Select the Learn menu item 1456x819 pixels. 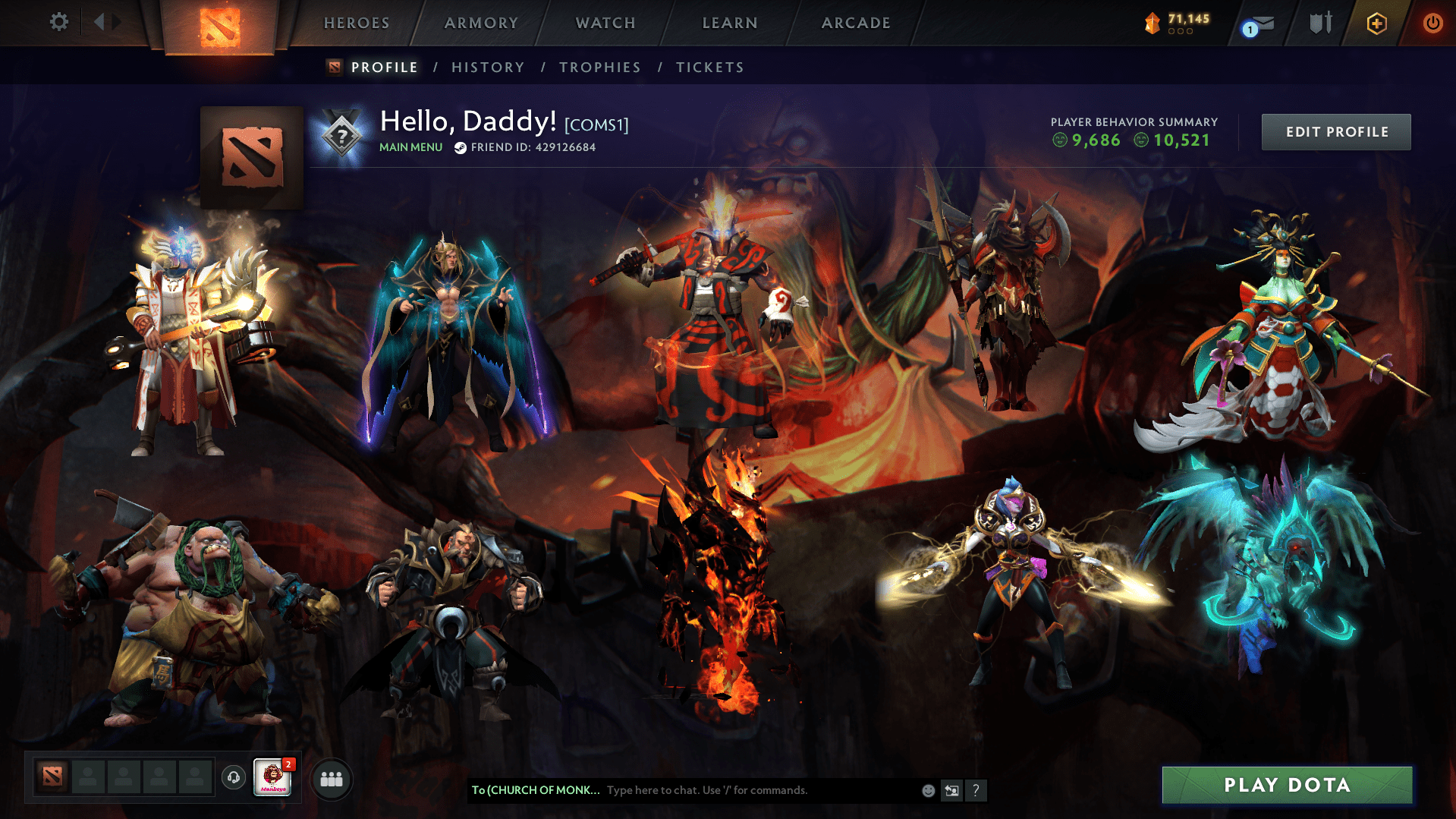pyautogui.click(x=728, y=23)
